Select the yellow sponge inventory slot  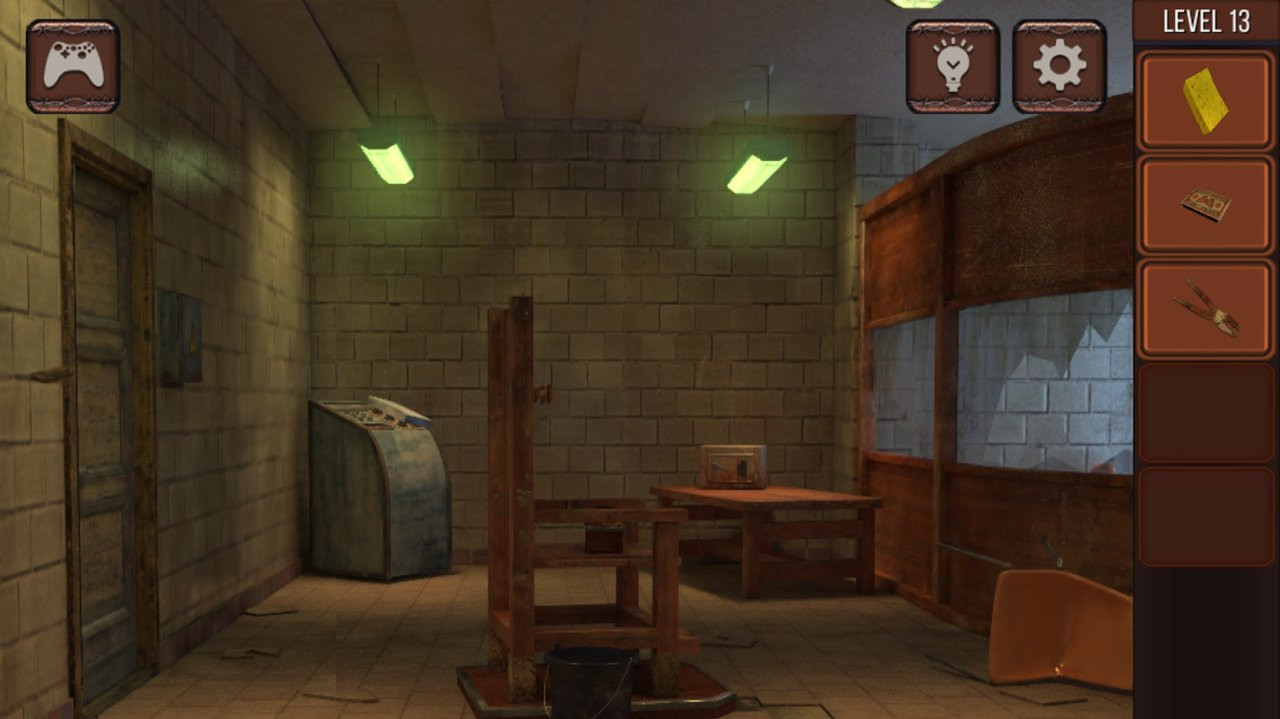click(1205, 101)
